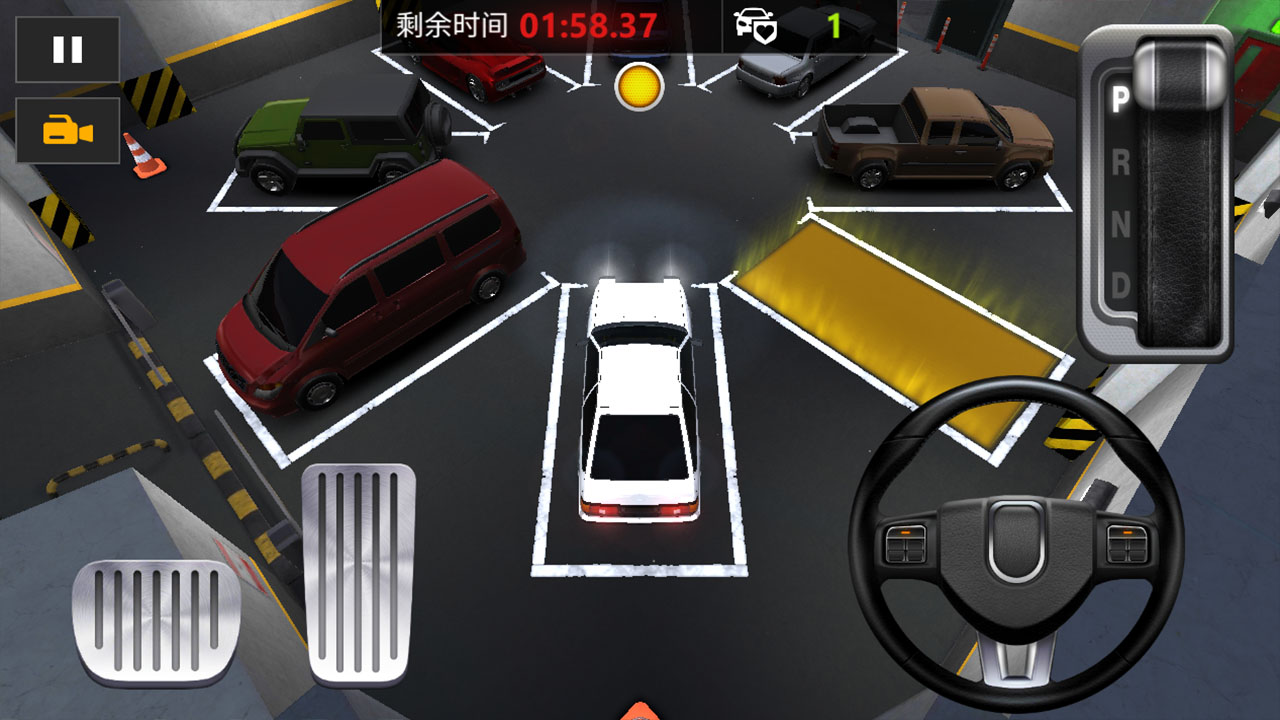
Task: Click the green car count number
Action: [835, 26]
